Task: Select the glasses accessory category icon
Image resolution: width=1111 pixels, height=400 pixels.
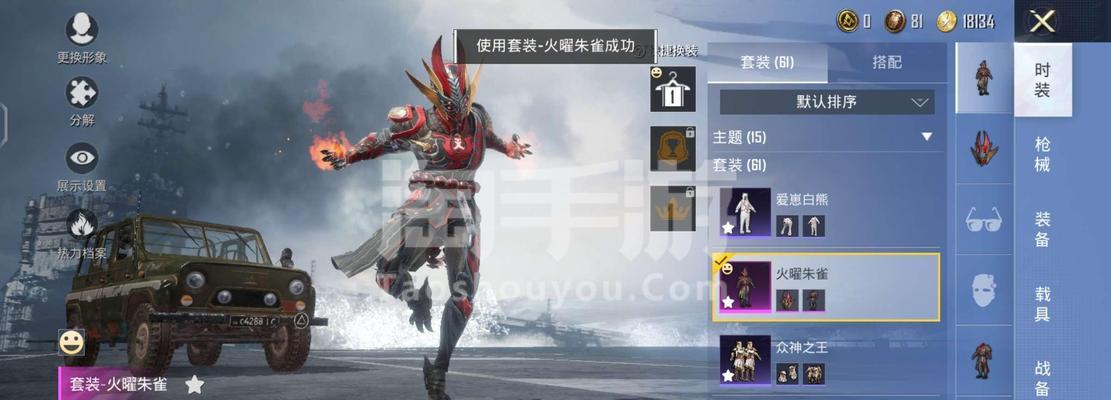Action: pos(984,220)
